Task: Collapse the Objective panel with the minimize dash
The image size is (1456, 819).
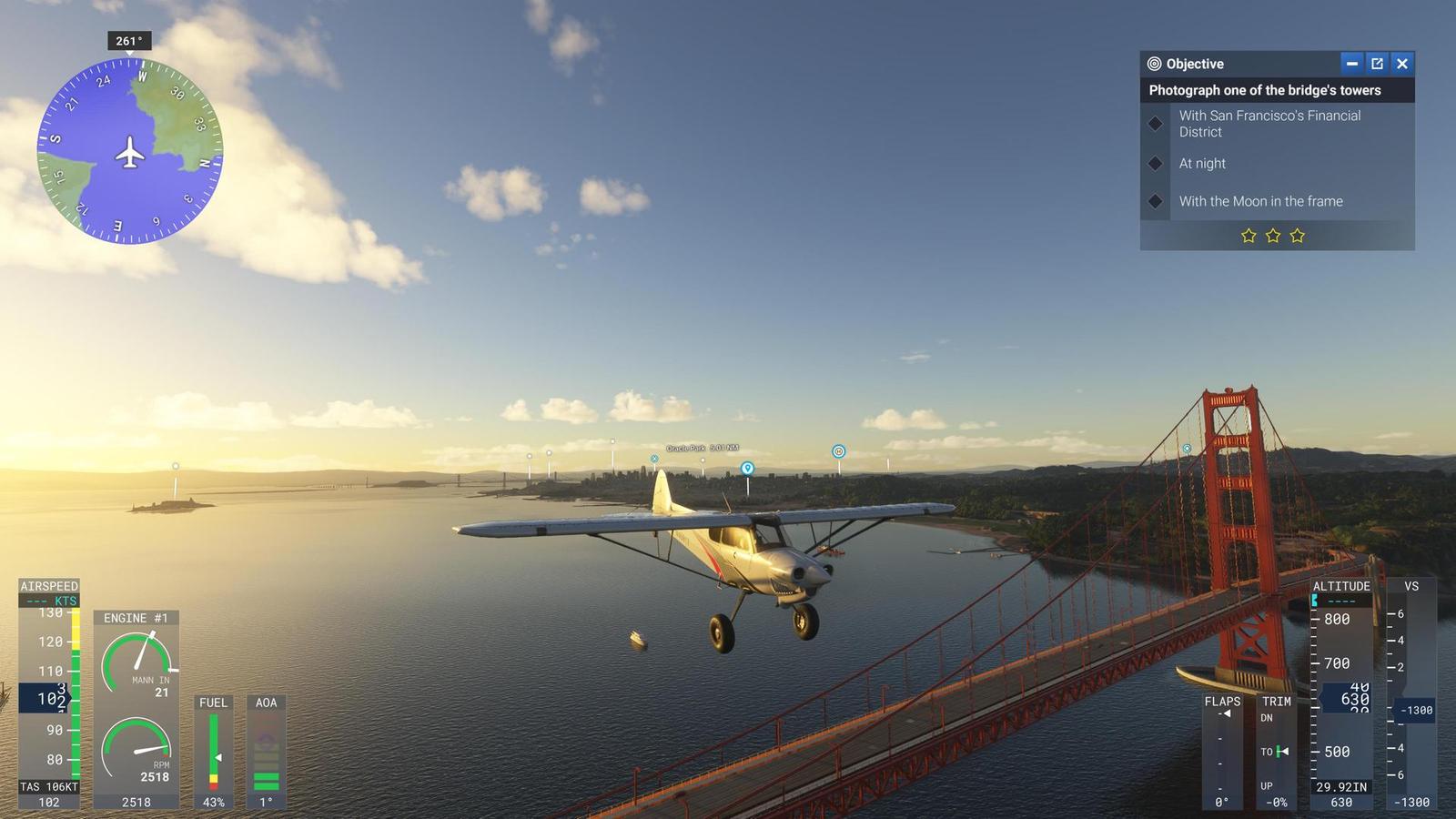Action: point(1351,64)
